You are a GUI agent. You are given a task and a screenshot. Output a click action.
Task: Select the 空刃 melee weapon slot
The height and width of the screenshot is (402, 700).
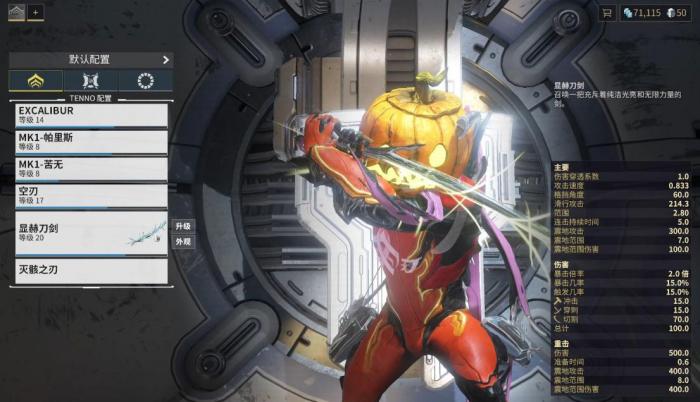90,194
